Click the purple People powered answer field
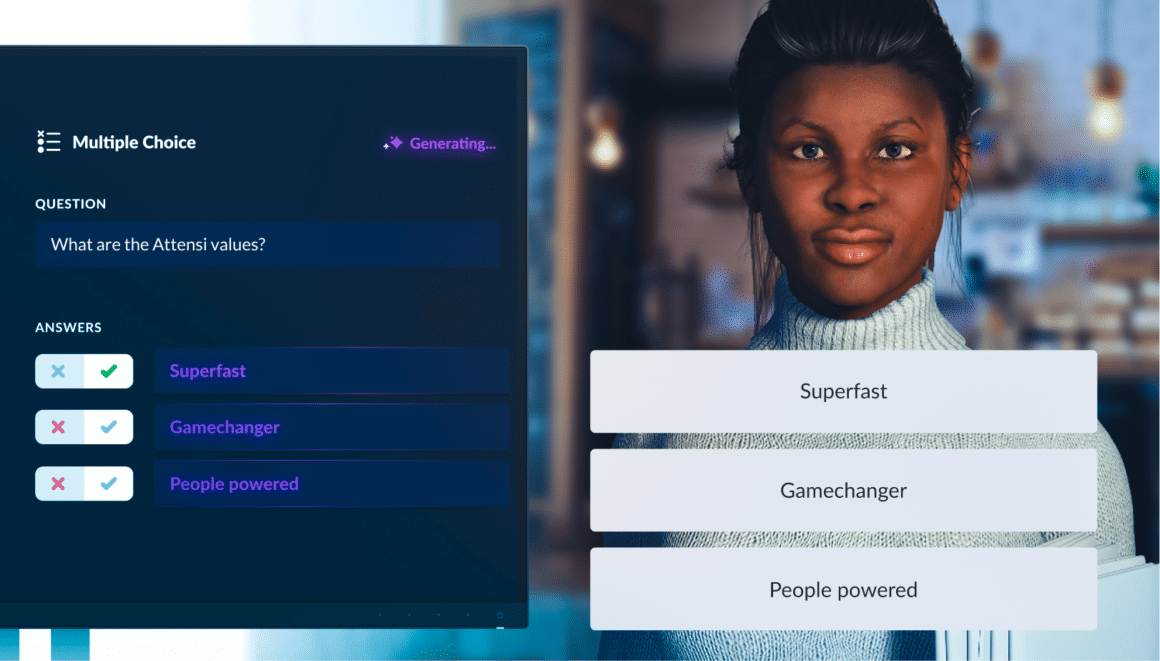 coord(332,484)
